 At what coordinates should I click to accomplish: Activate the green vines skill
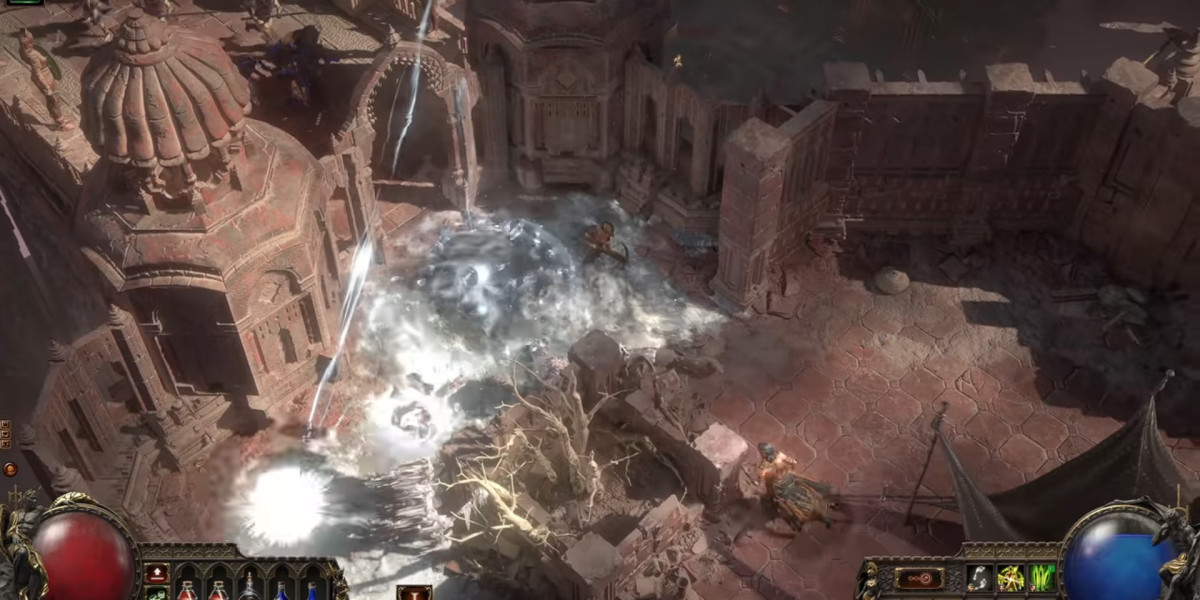coord(1042,578)
